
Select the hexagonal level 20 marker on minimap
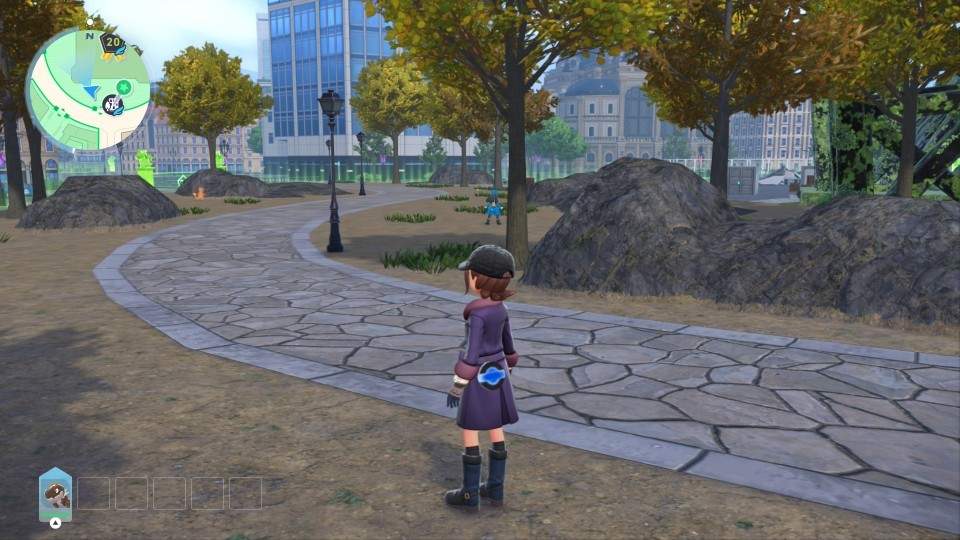[112, 43]
